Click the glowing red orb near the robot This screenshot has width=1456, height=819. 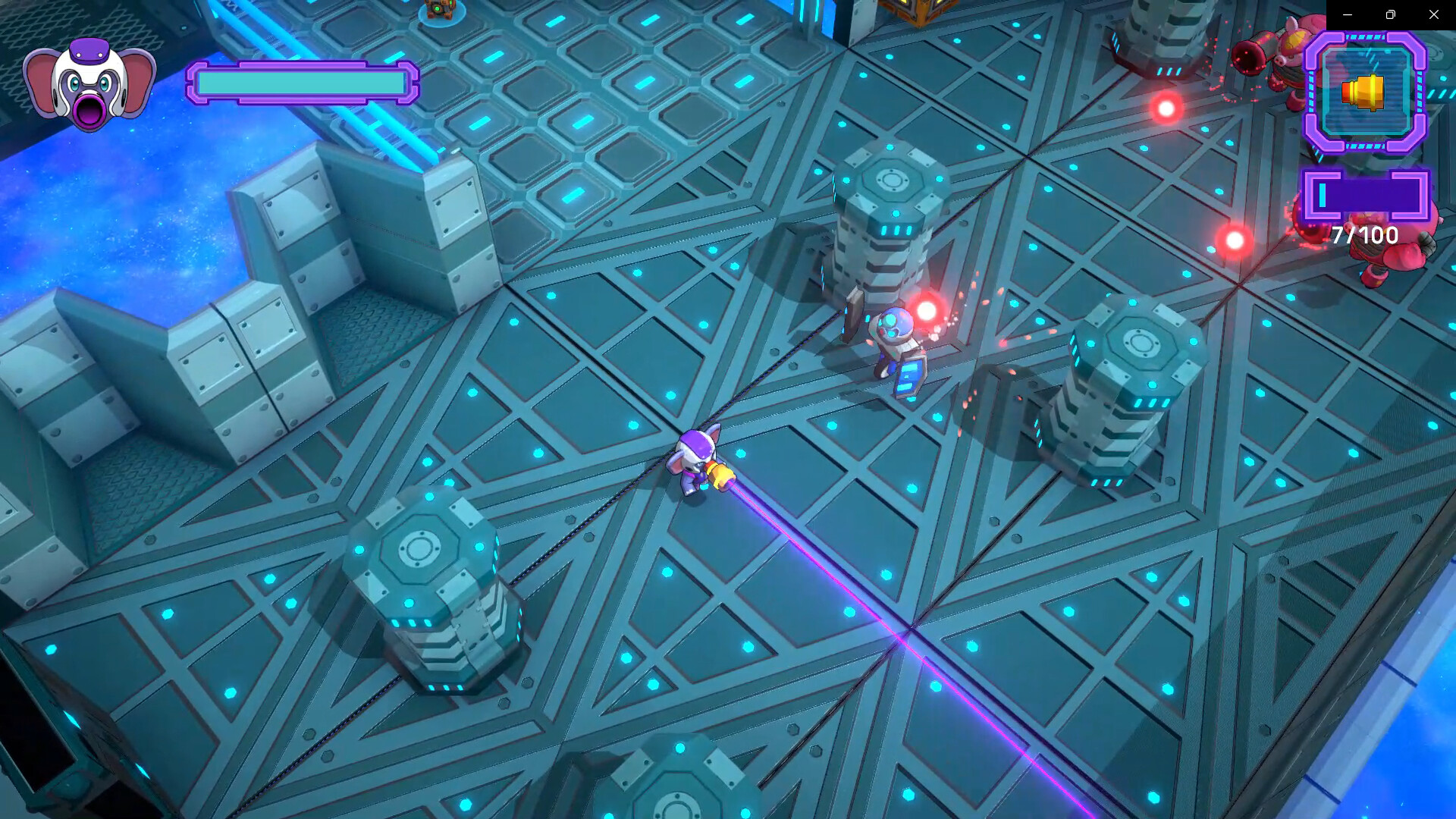tap(927, 309)
